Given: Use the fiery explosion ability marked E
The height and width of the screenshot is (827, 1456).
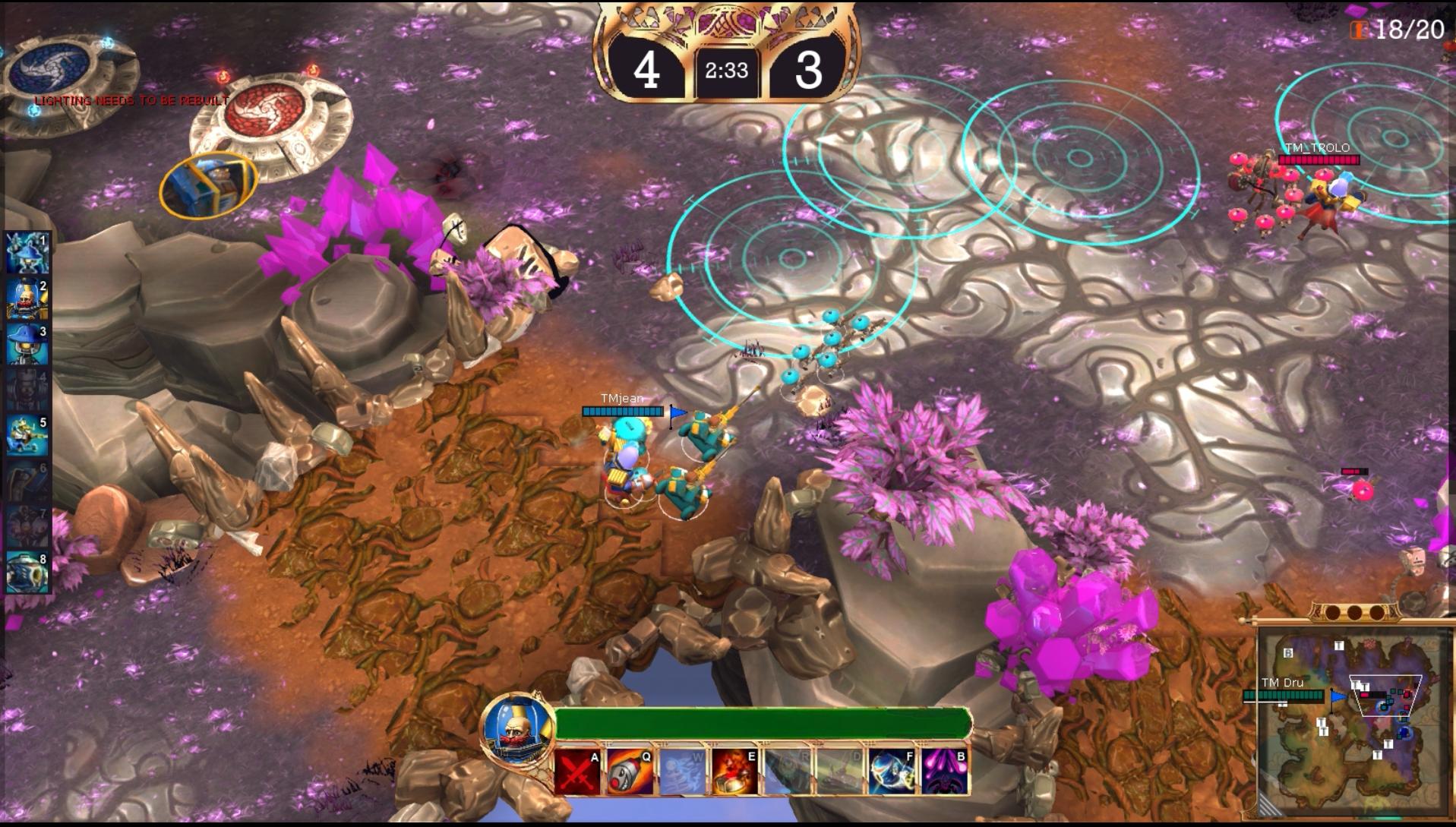Looking at the screenshot, I should [734, 772].
